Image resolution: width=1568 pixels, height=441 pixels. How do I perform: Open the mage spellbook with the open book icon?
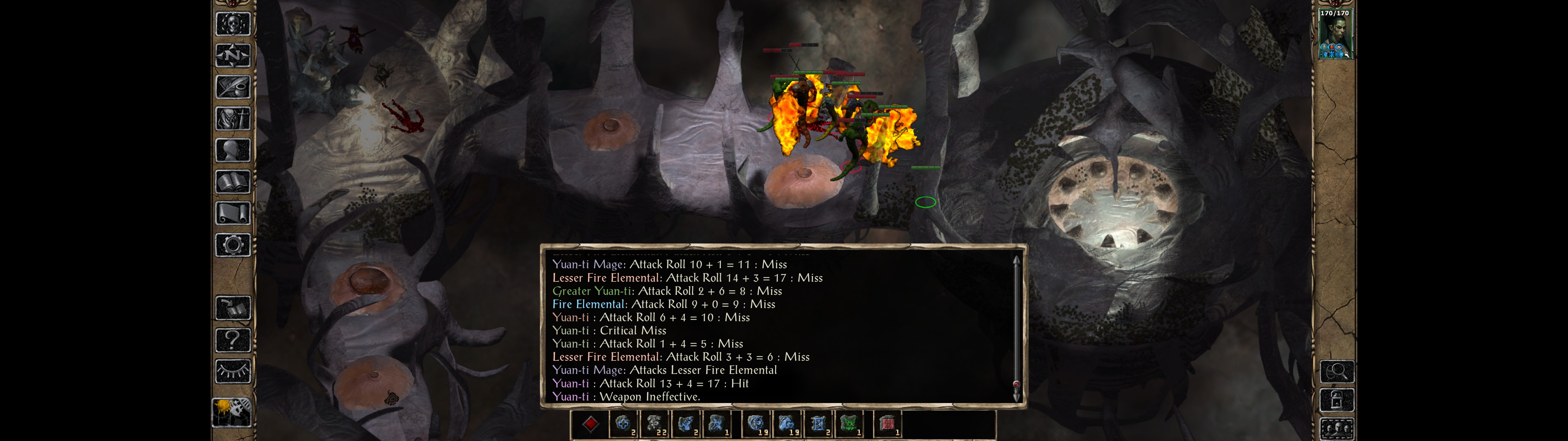(232, 182)
